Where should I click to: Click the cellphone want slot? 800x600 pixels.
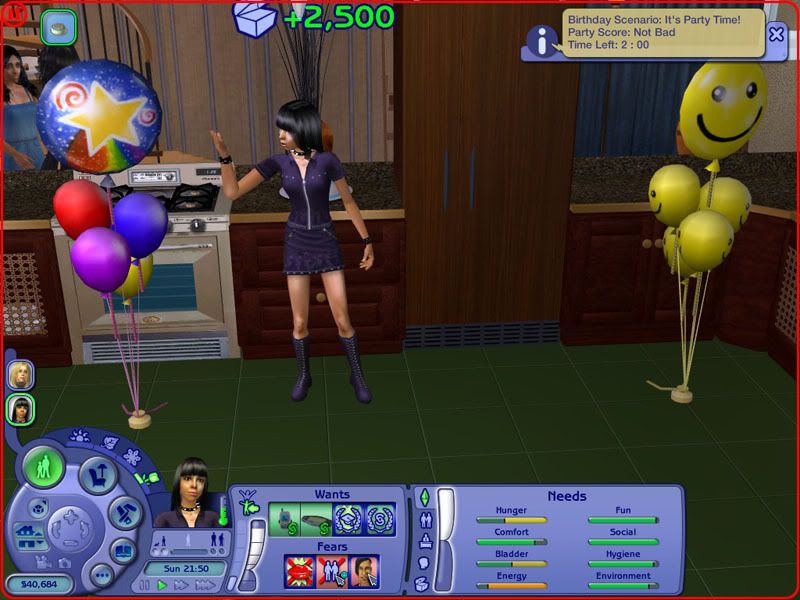(285, 519)
